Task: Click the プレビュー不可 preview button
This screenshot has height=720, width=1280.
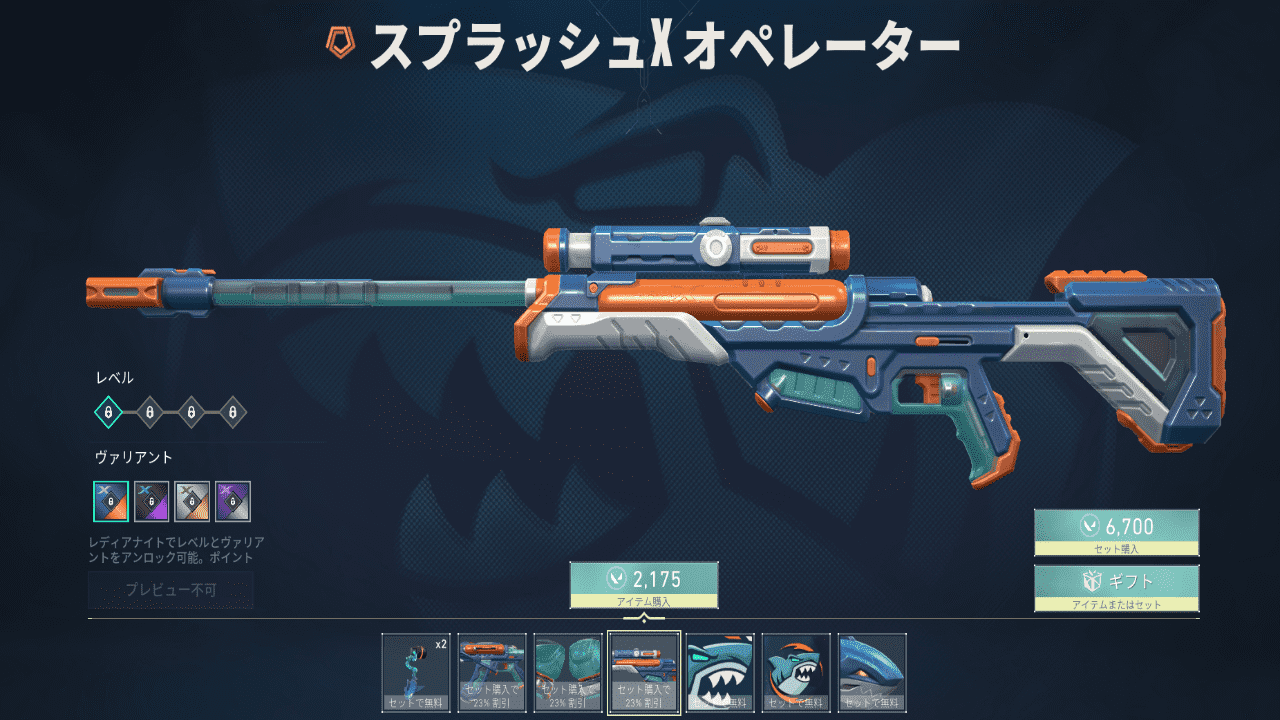Action: (x=171, y=590)
